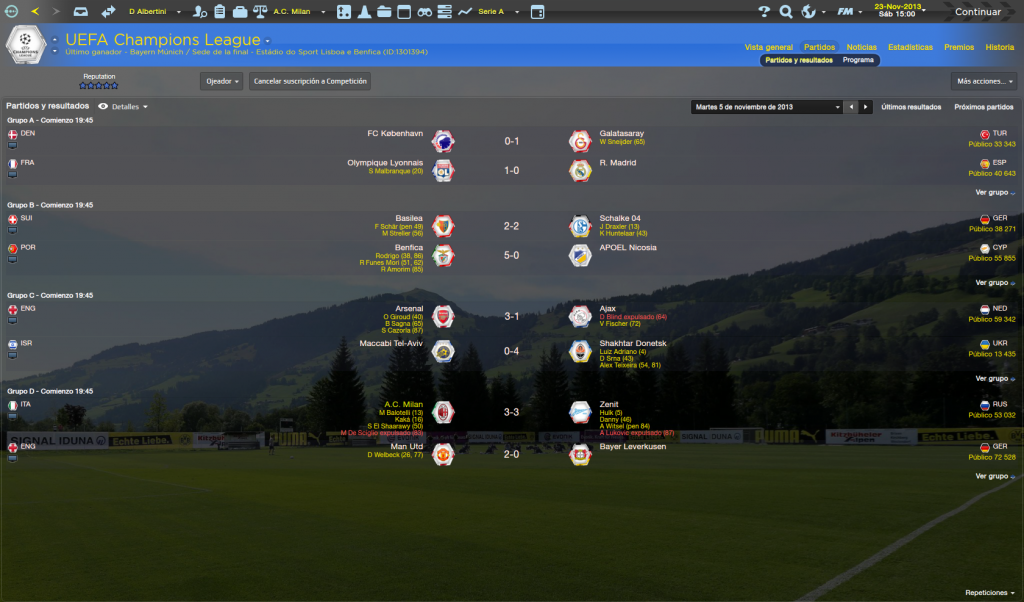
Task: Open the Noticias tab
Action: pyautogui.click(x=861, y=47)
